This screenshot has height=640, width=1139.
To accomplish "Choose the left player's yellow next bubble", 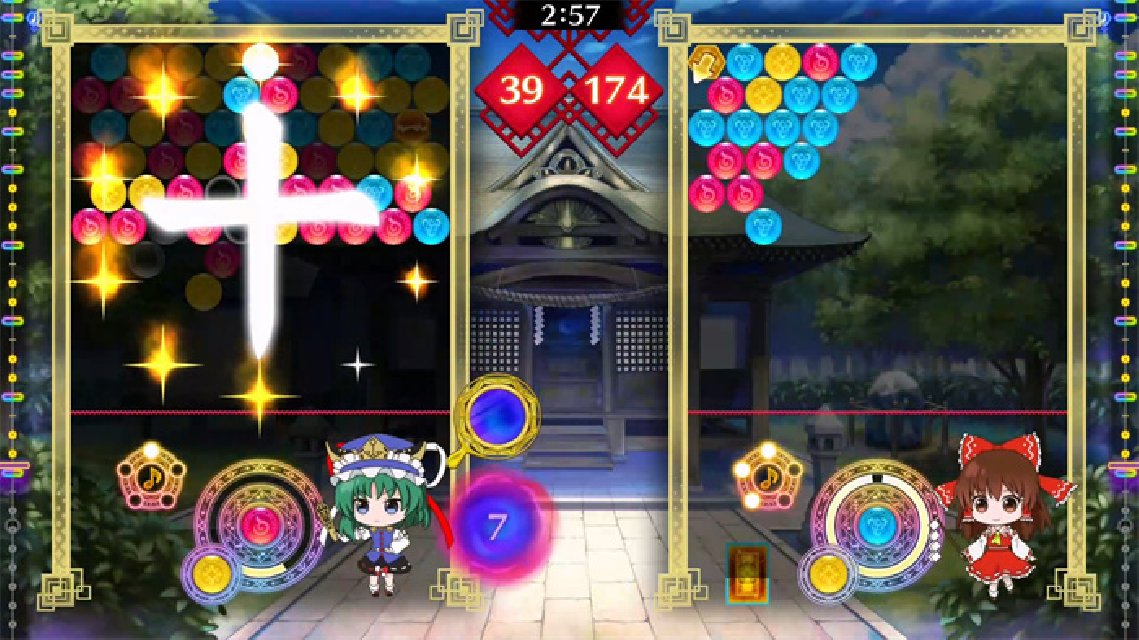I will tap(212, 572).
